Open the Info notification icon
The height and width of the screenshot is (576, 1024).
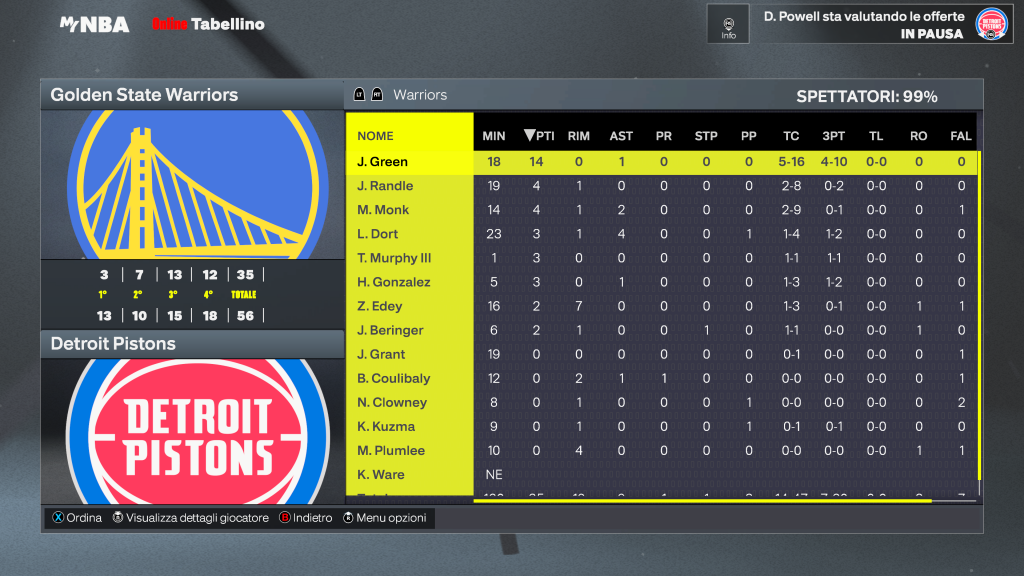pyautogui.click(x=728, y=23)
